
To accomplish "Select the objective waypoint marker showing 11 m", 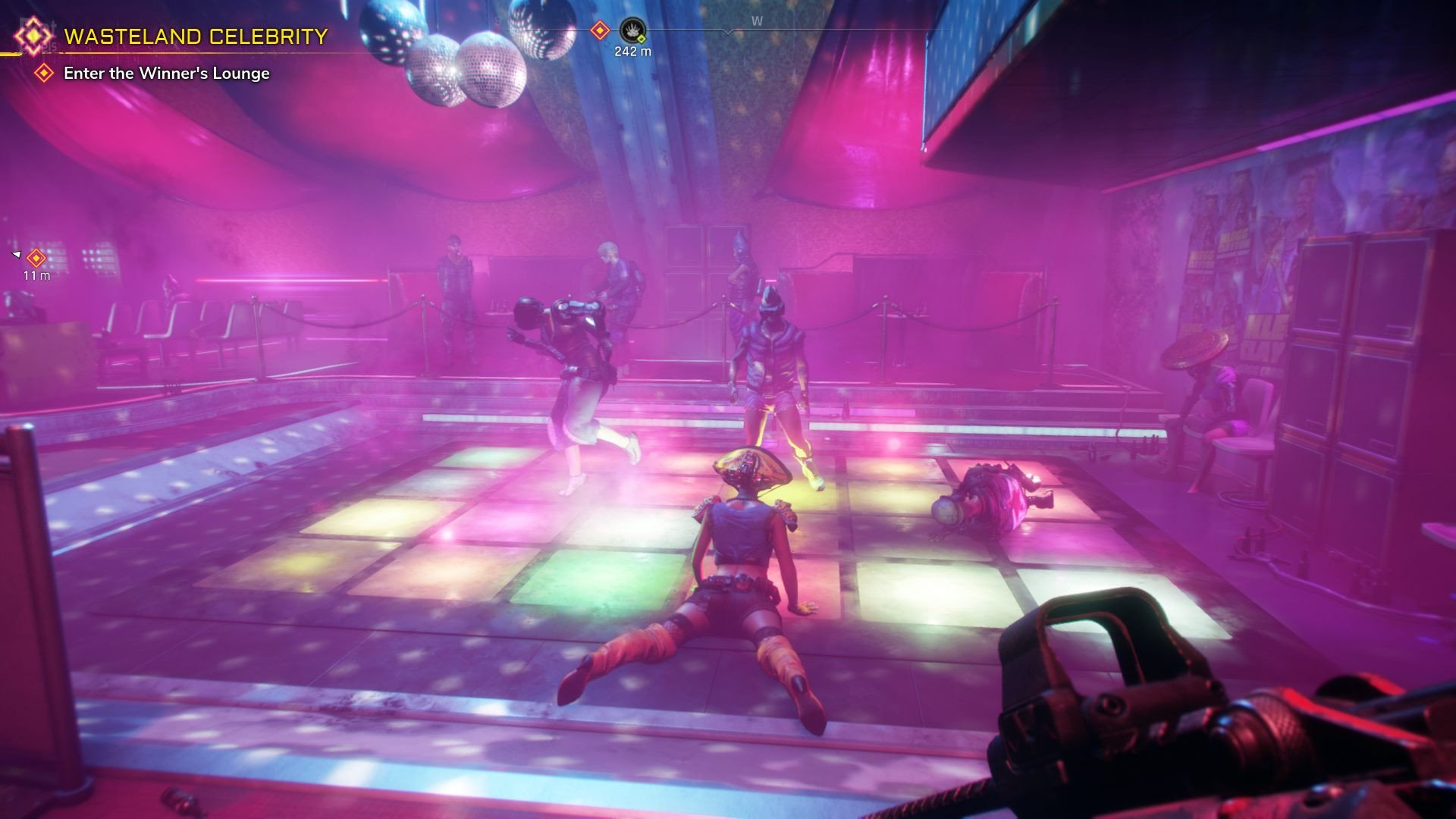I will (36, 258).
